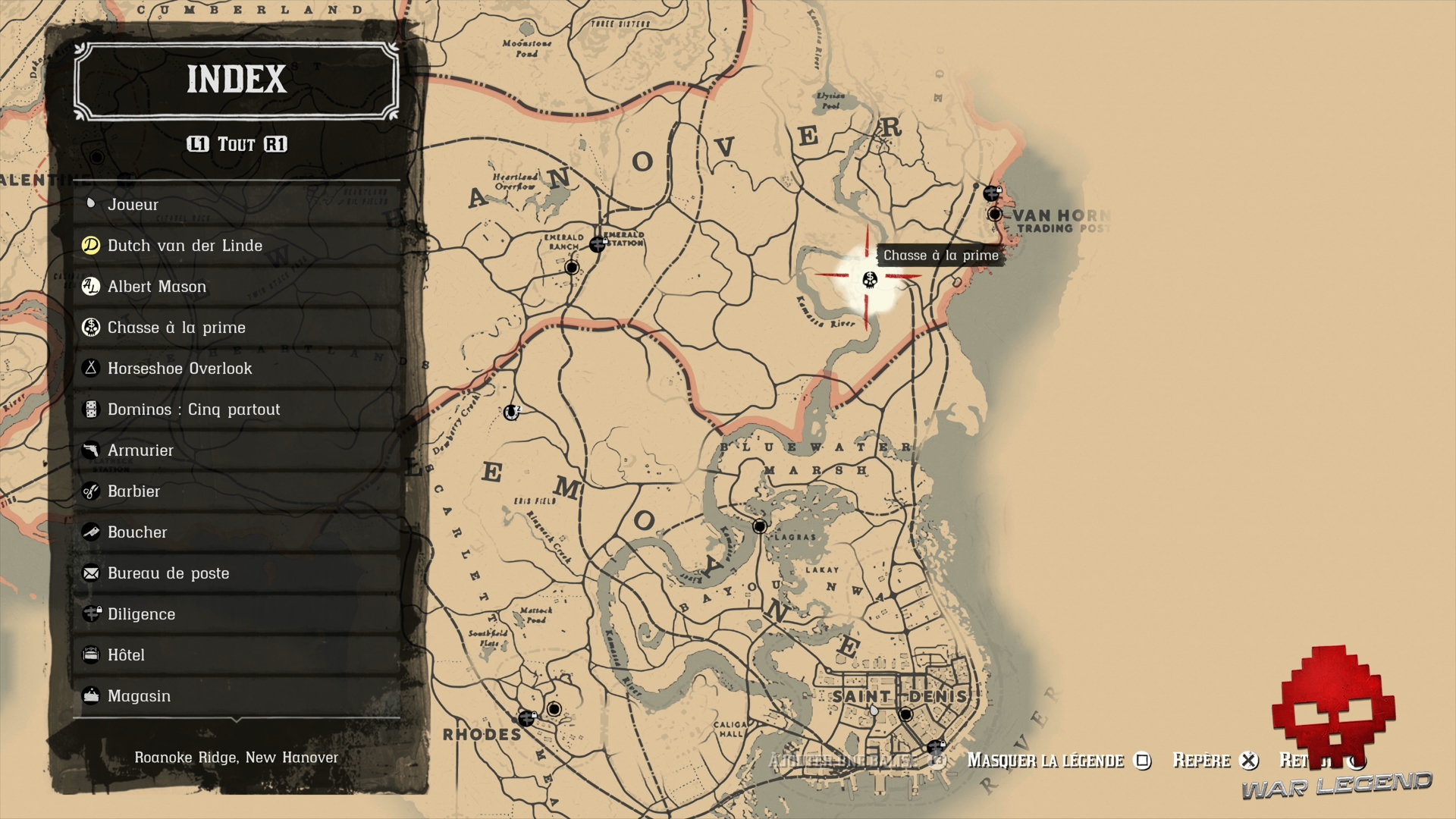
Task: Click the Bureau de poste envelope icon
Action: coord(91,573)
